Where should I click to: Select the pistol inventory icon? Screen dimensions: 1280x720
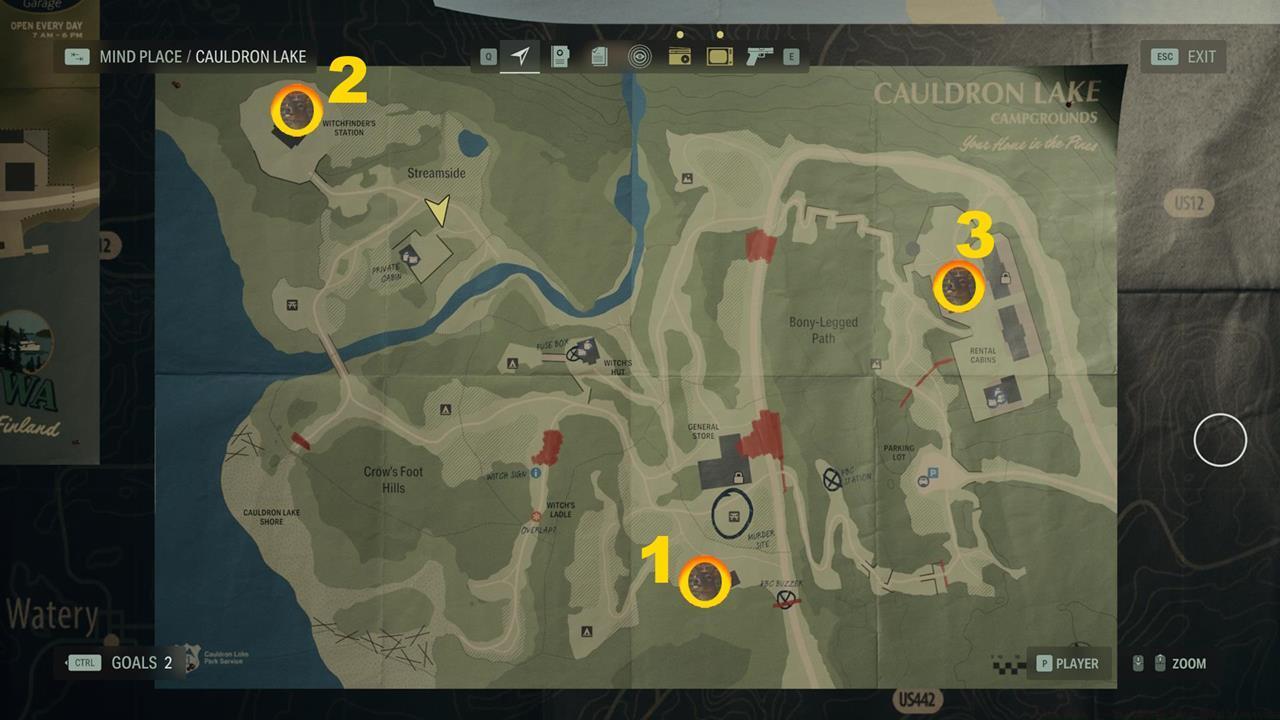pyautogui.click(x=757, y=57)
